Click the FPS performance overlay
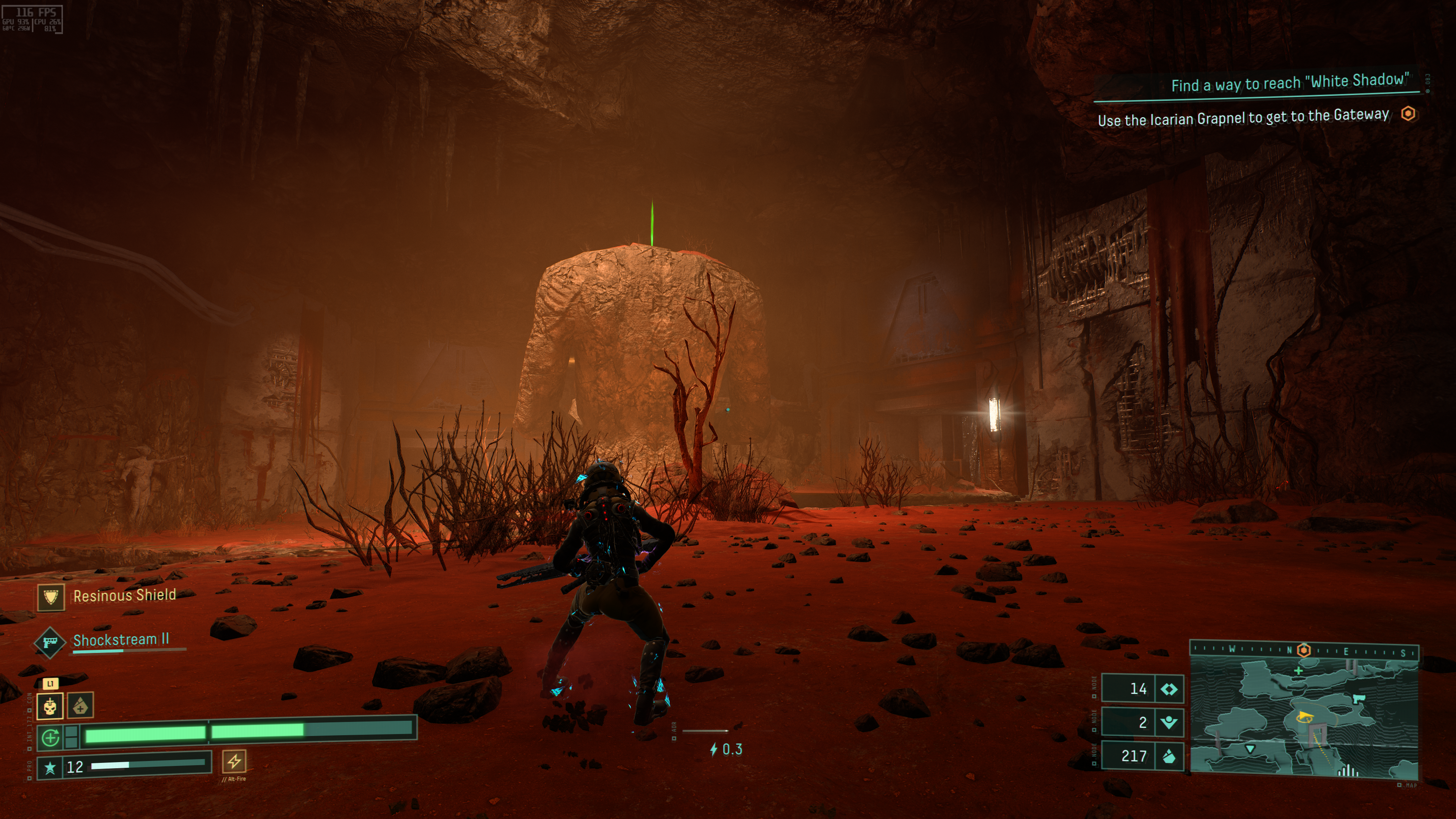The width and height of the screenshot is (1456, 819). tap(32, 19)
